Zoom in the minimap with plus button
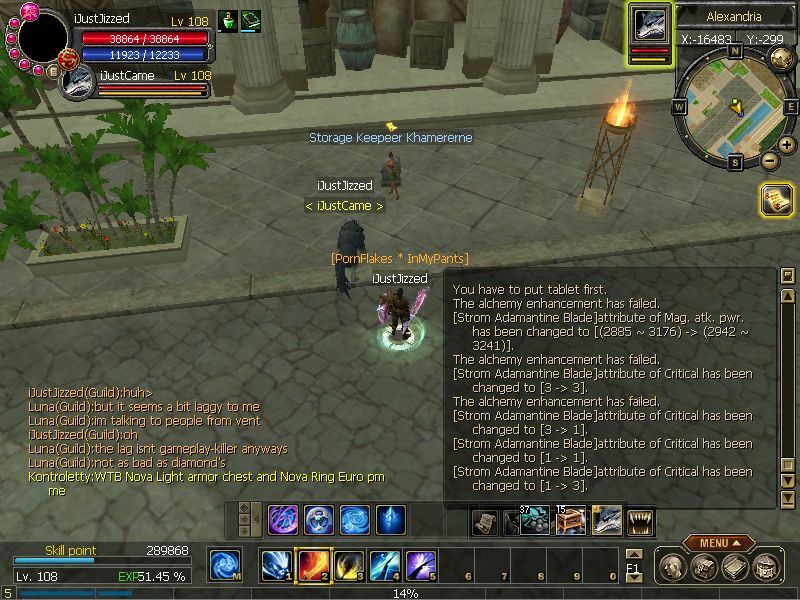This screenshot has width=800, height=600. pyautogui.click(x=787, y=145)
